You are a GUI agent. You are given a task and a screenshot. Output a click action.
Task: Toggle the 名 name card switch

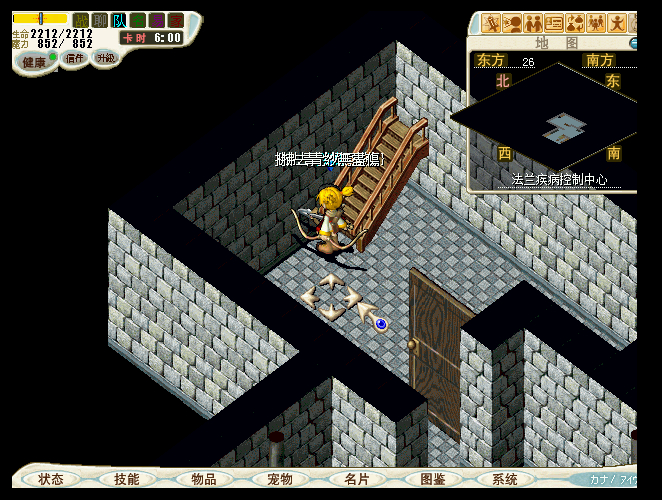pos(138,20)
